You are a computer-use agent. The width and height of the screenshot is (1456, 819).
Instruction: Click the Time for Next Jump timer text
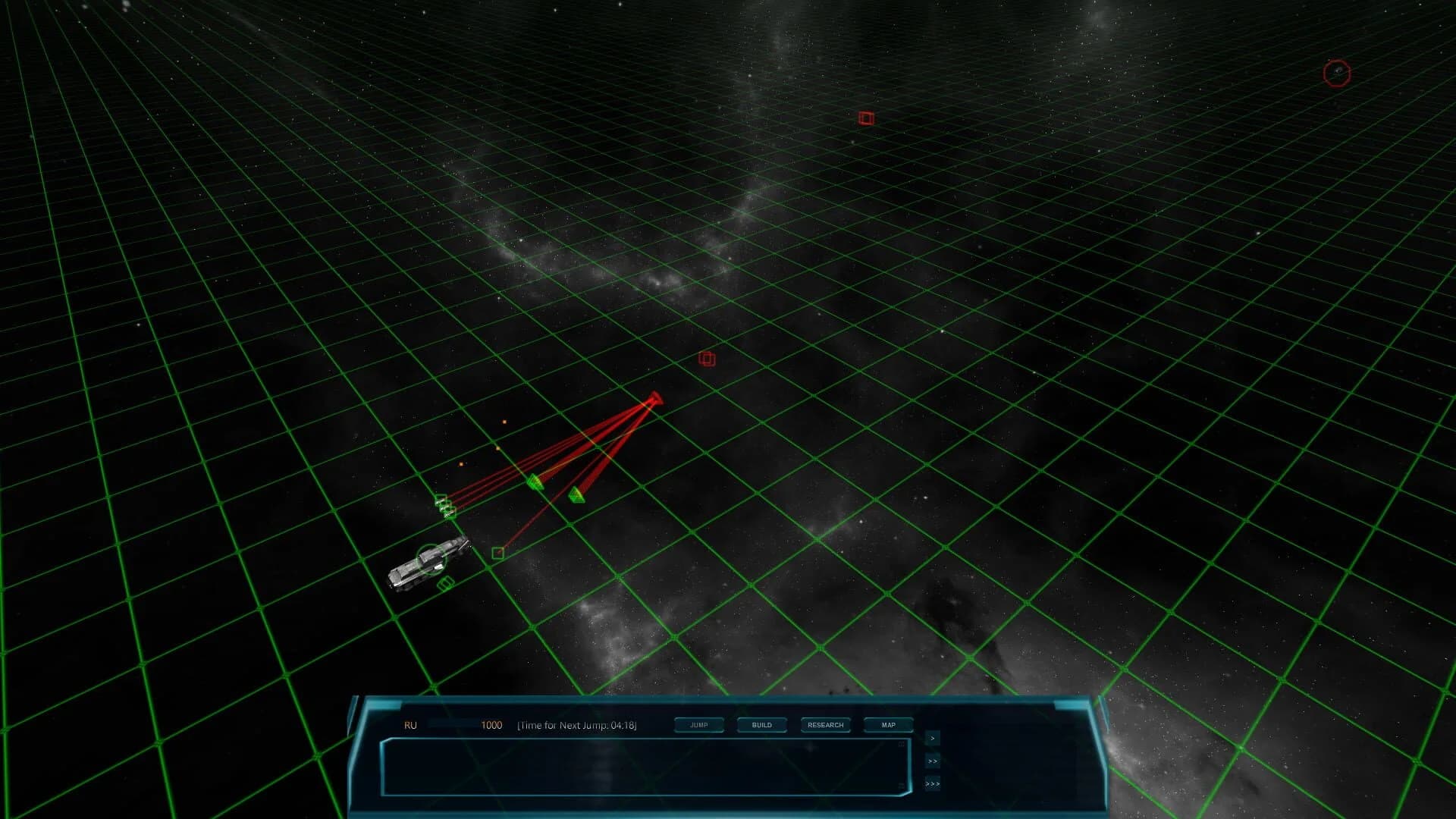[578, 725]
